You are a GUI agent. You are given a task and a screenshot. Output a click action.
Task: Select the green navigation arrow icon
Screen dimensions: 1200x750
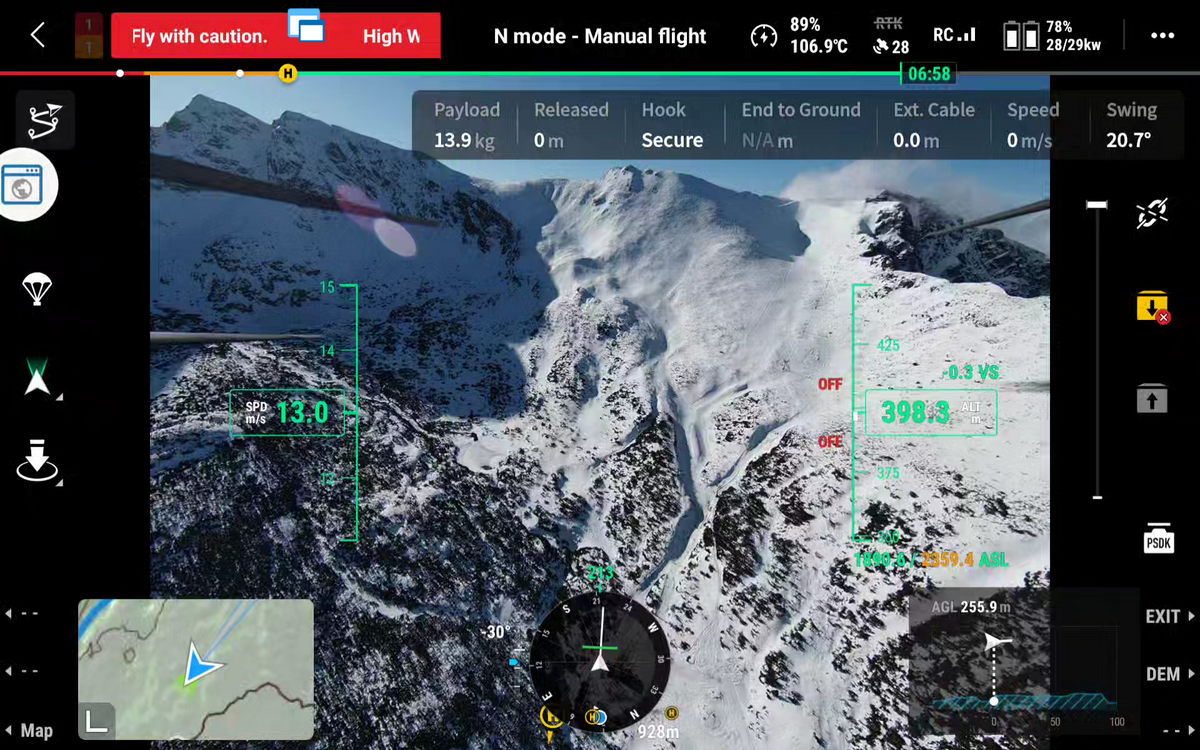pos(38,379)
